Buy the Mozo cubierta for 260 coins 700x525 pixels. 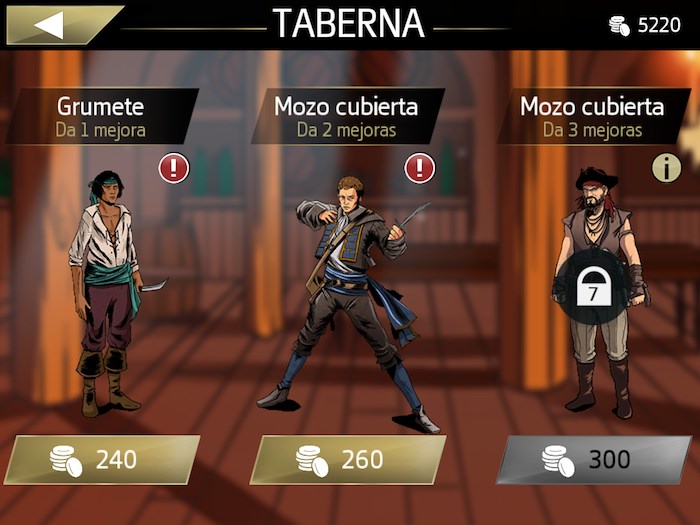click(x=347, y=460)
